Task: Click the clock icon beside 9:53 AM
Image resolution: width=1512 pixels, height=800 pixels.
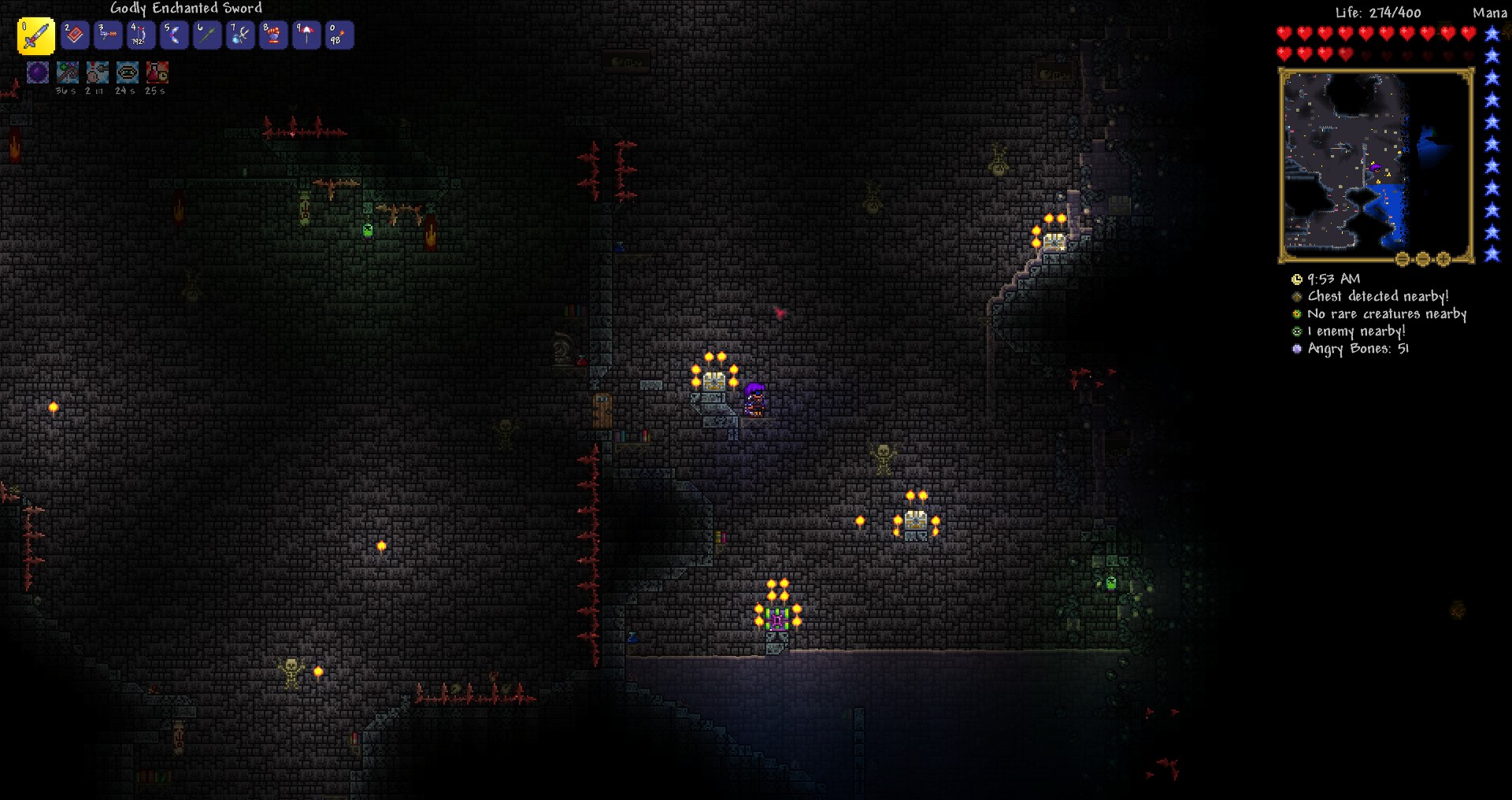Action: tap(1297, 279)
